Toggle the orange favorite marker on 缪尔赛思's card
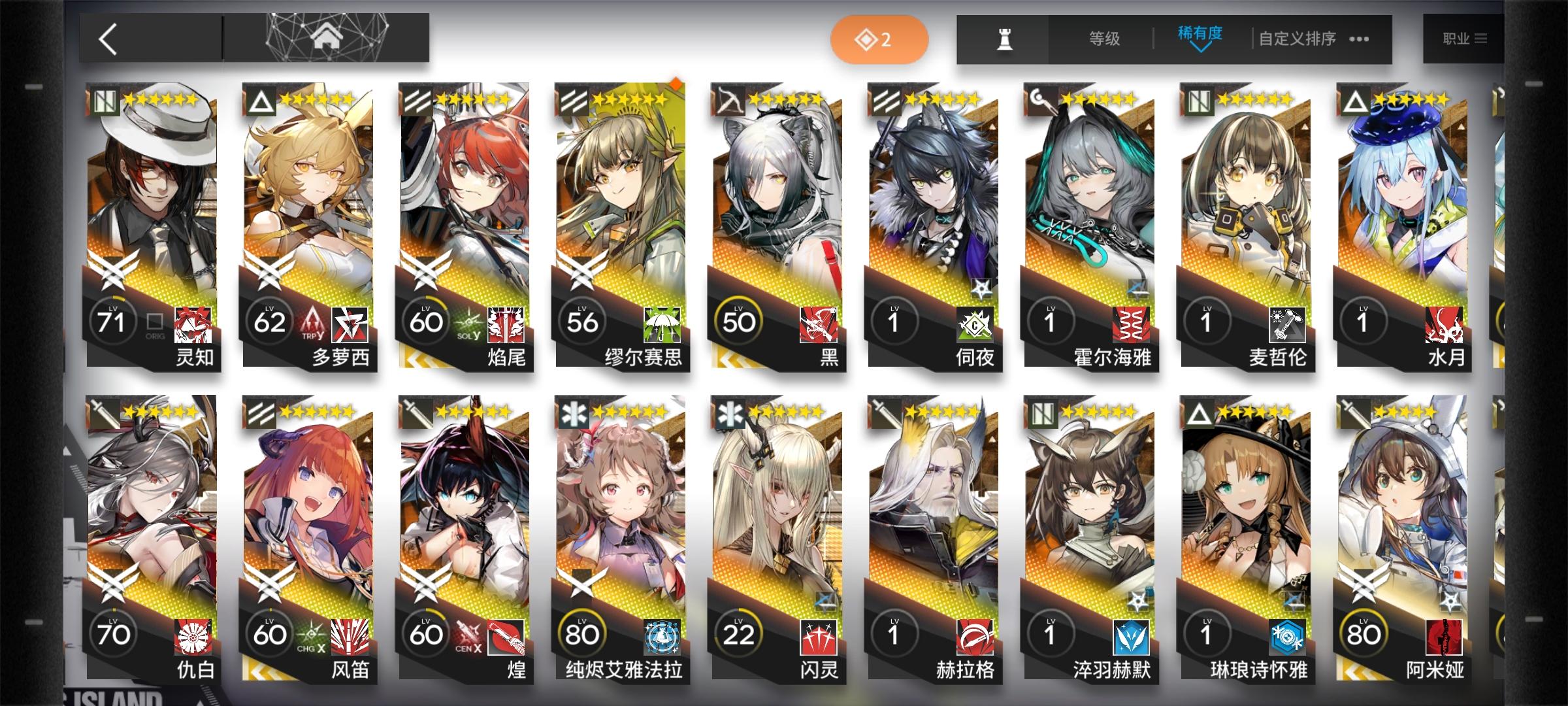 pyautogui.click(x=676, y=84)
